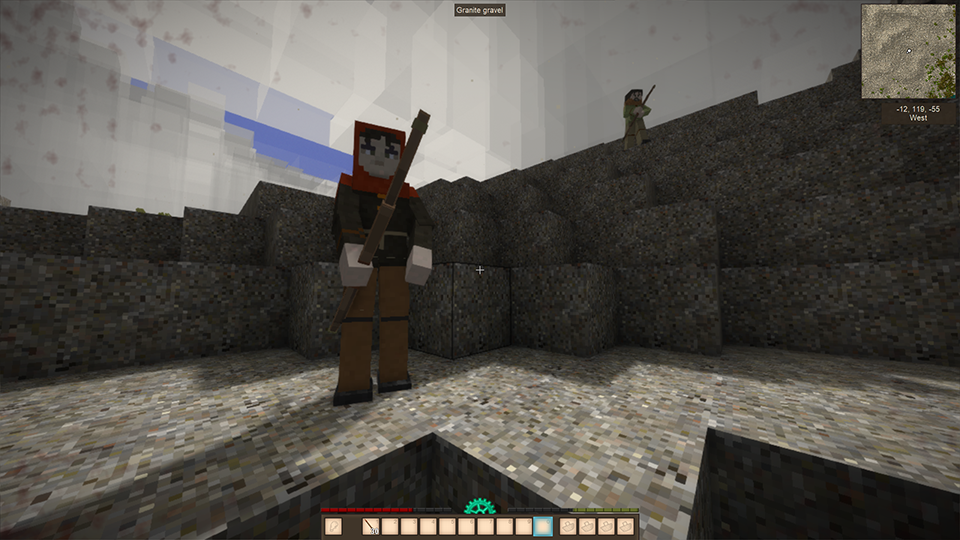Select the hotbar slot holding 30 sticks
The height and width of the screenshot is (540, 960).
coord(371,526)
